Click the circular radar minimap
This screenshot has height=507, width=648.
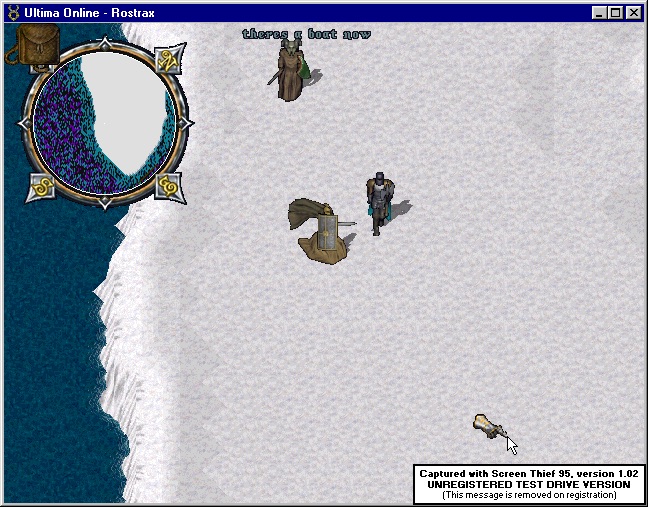pyautogui.click(x=104, y=122)
